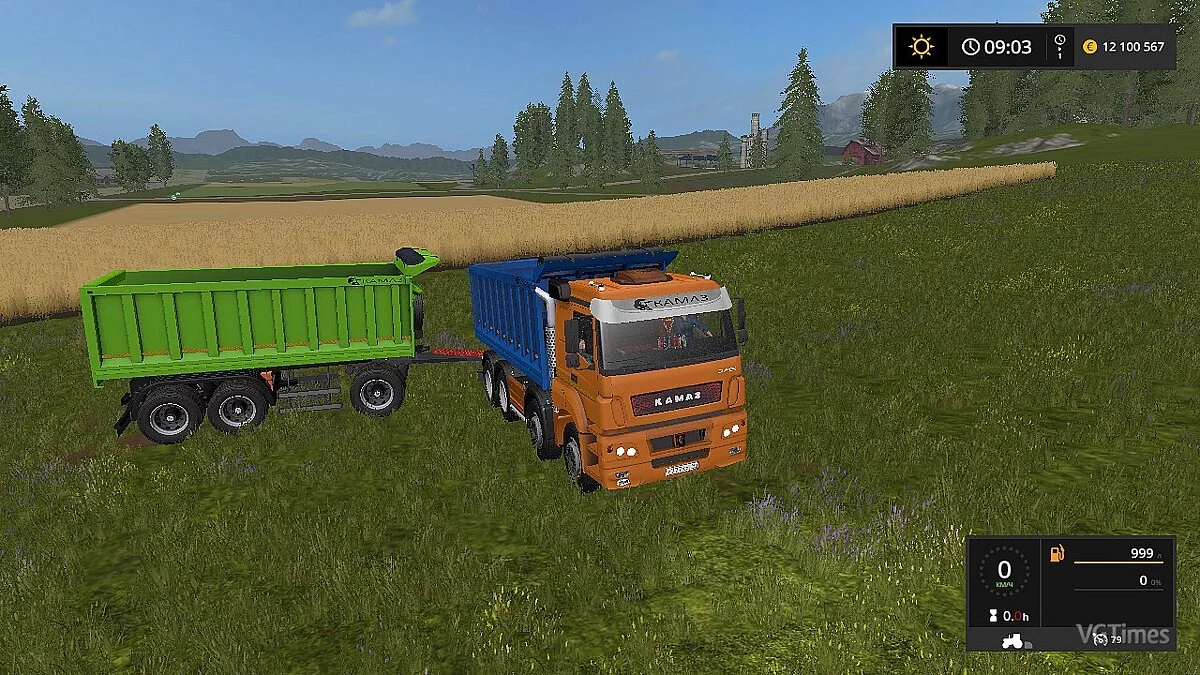Viewport: 1200px width, 675px height.
Task: Click the orange fuel pump icon
Action: (x=1056, y=554)
